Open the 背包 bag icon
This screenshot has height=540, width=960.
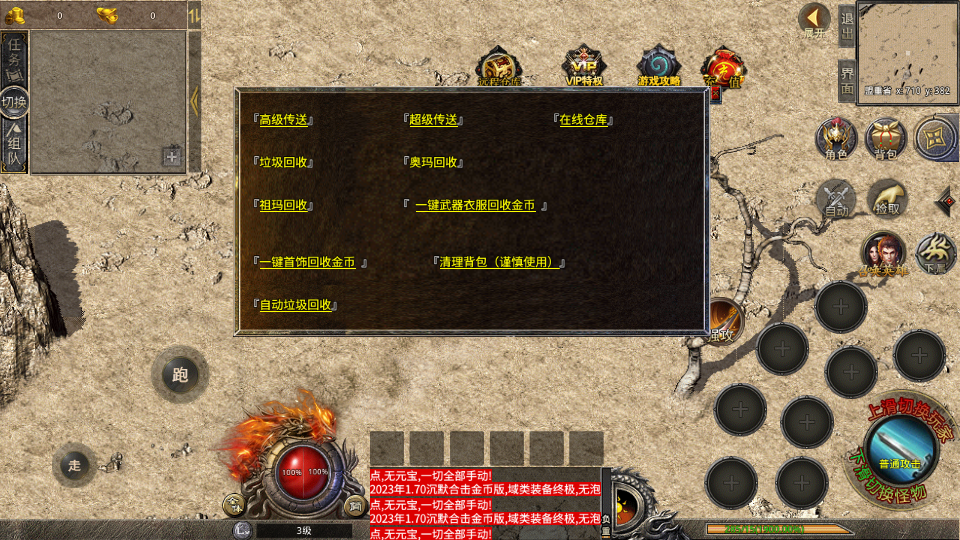pyautogui.click(x=885, y=139)
